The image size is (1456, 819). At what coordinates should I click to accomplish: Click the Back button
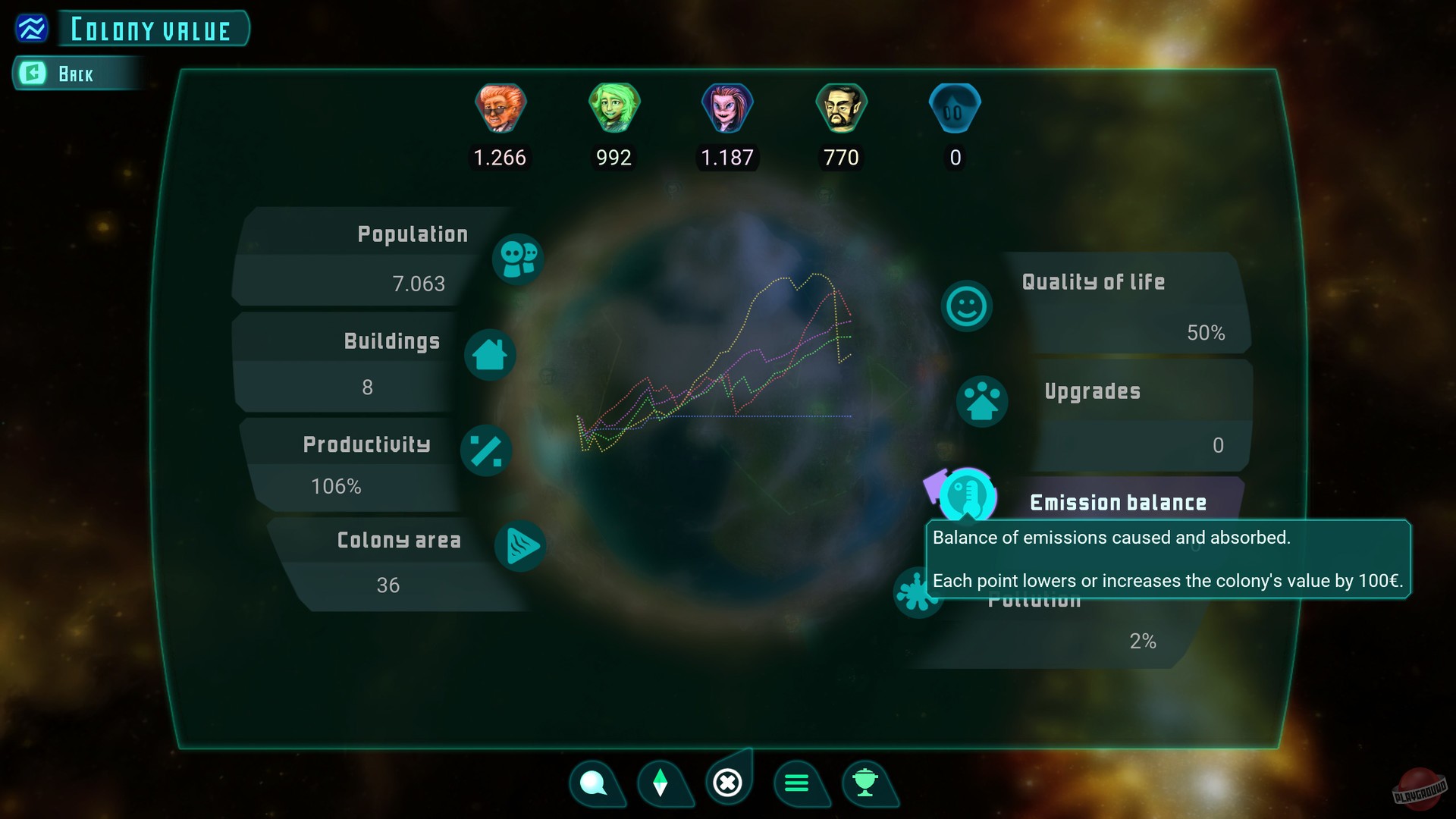tap(76, 74)
